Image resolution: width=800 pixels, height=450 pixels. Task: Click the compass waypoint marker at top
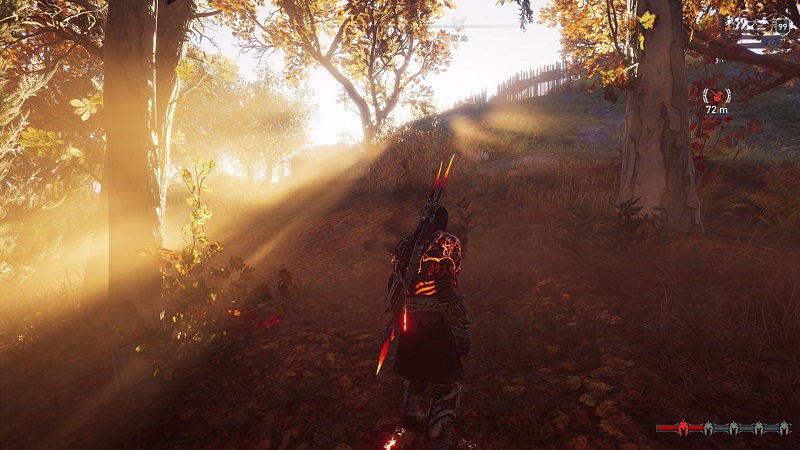point(459,24)
